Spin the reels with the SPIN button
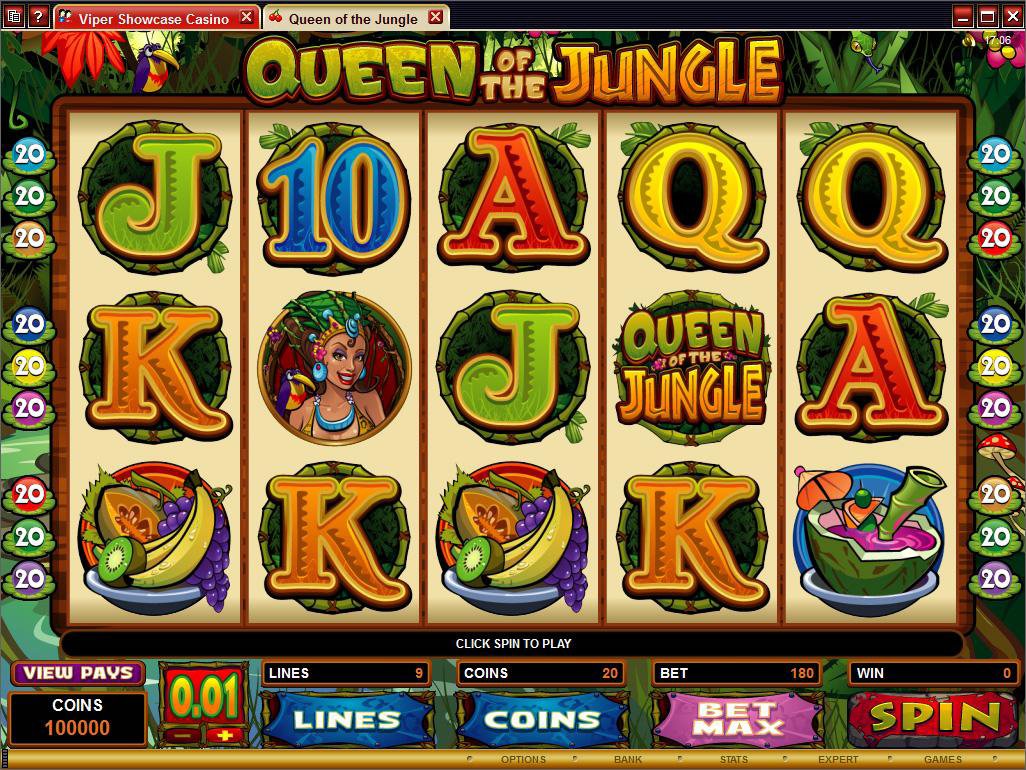 point(935,718)
